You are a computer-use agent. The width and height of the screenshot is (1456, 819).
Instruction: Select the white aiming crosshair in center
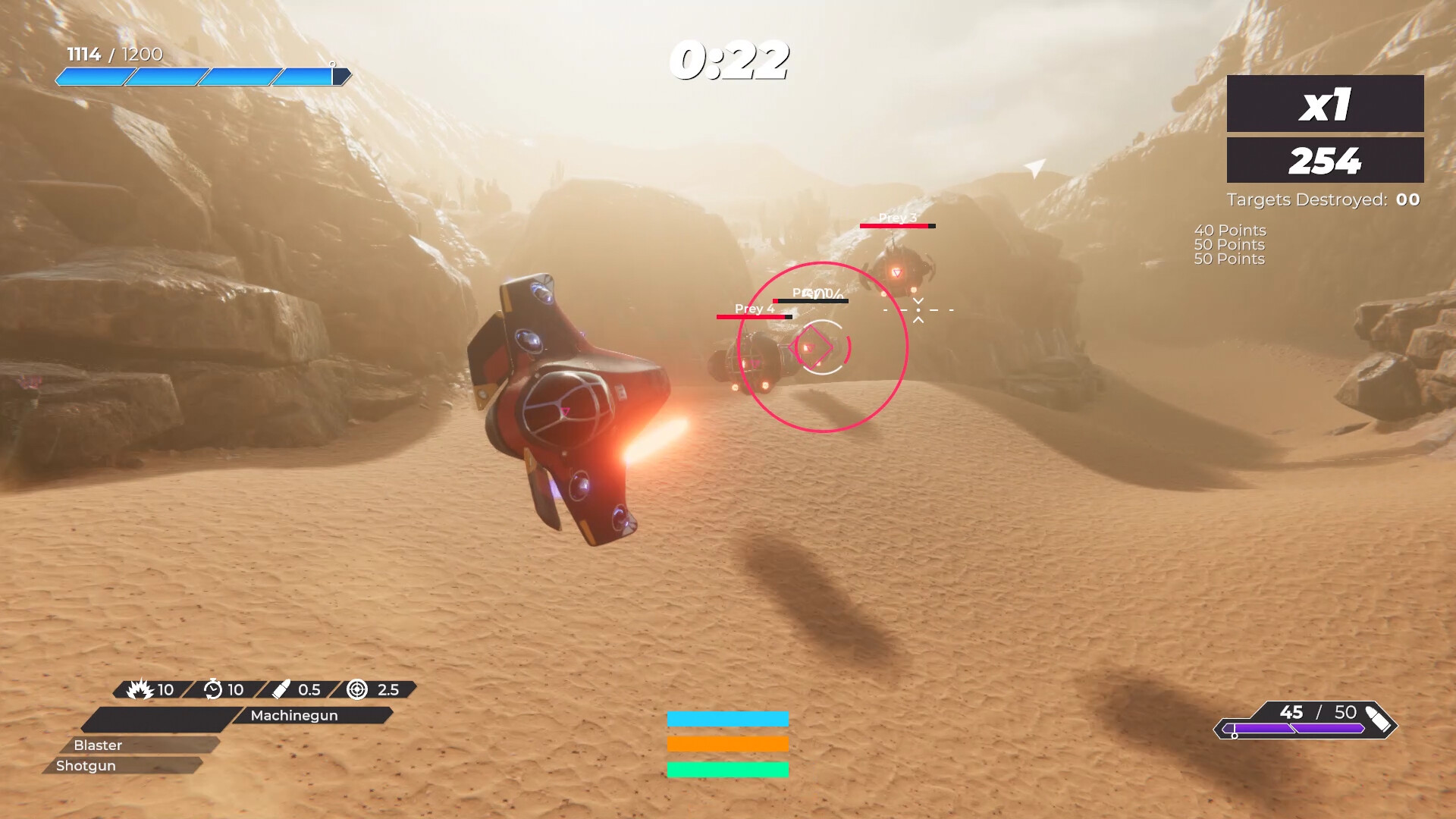click(x=918, y=309)
